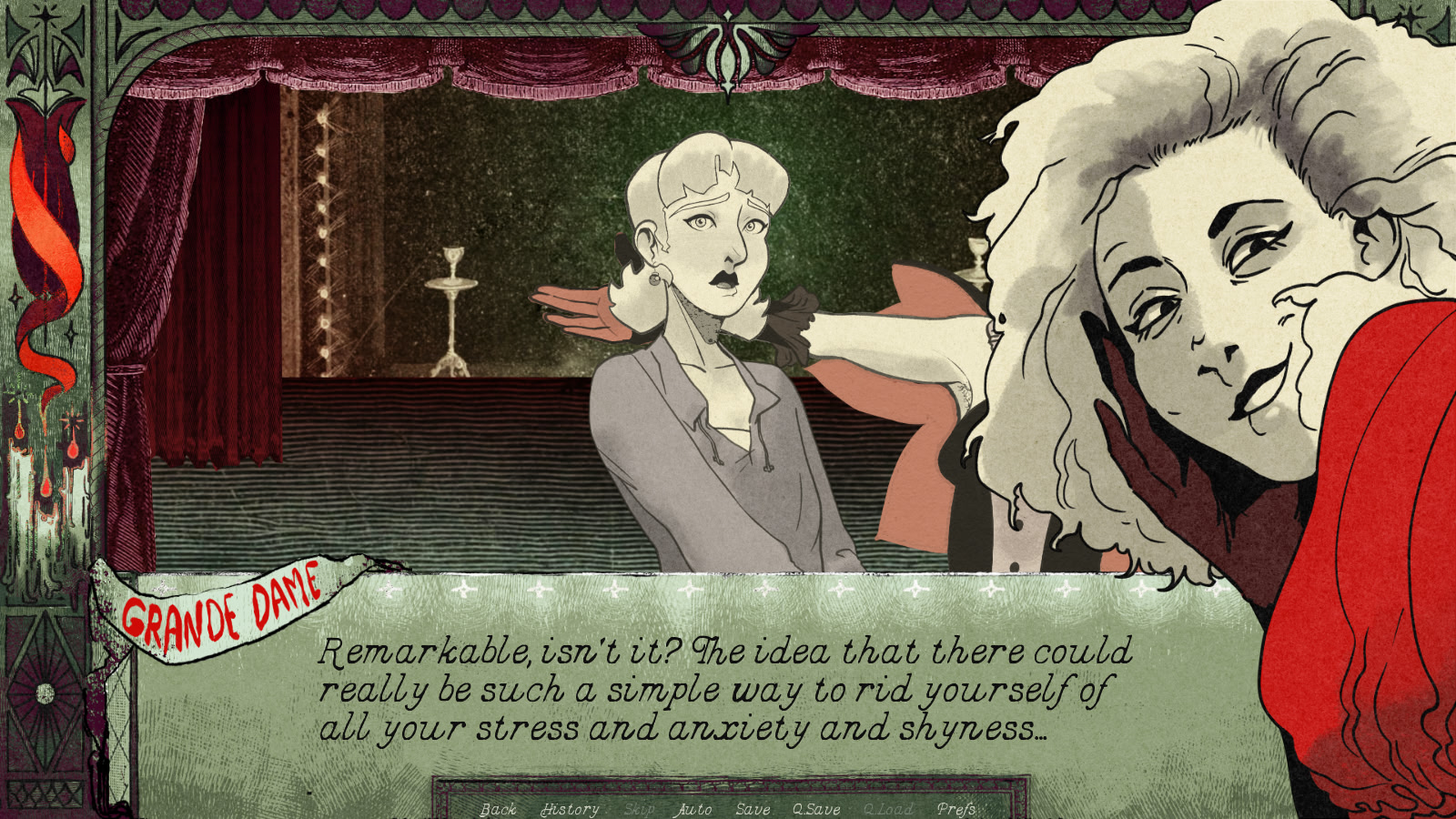The width and height of the screenshot is (1456, 819).
Task: Enable Skip mode in the quick menu
Action: click(639, 809)
